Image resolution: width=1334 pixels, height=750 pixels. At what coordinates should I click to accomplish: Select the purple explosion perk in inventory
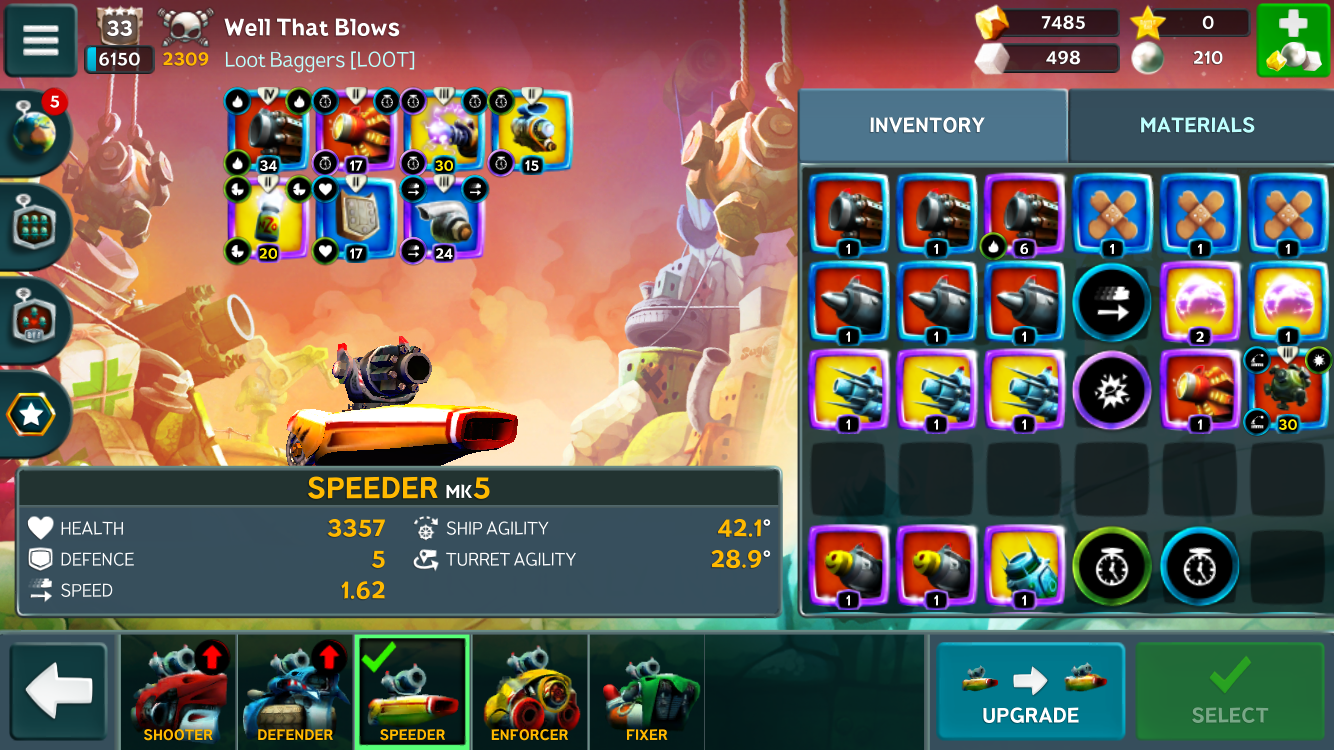pyautogui.click(x=1110, y=391)
